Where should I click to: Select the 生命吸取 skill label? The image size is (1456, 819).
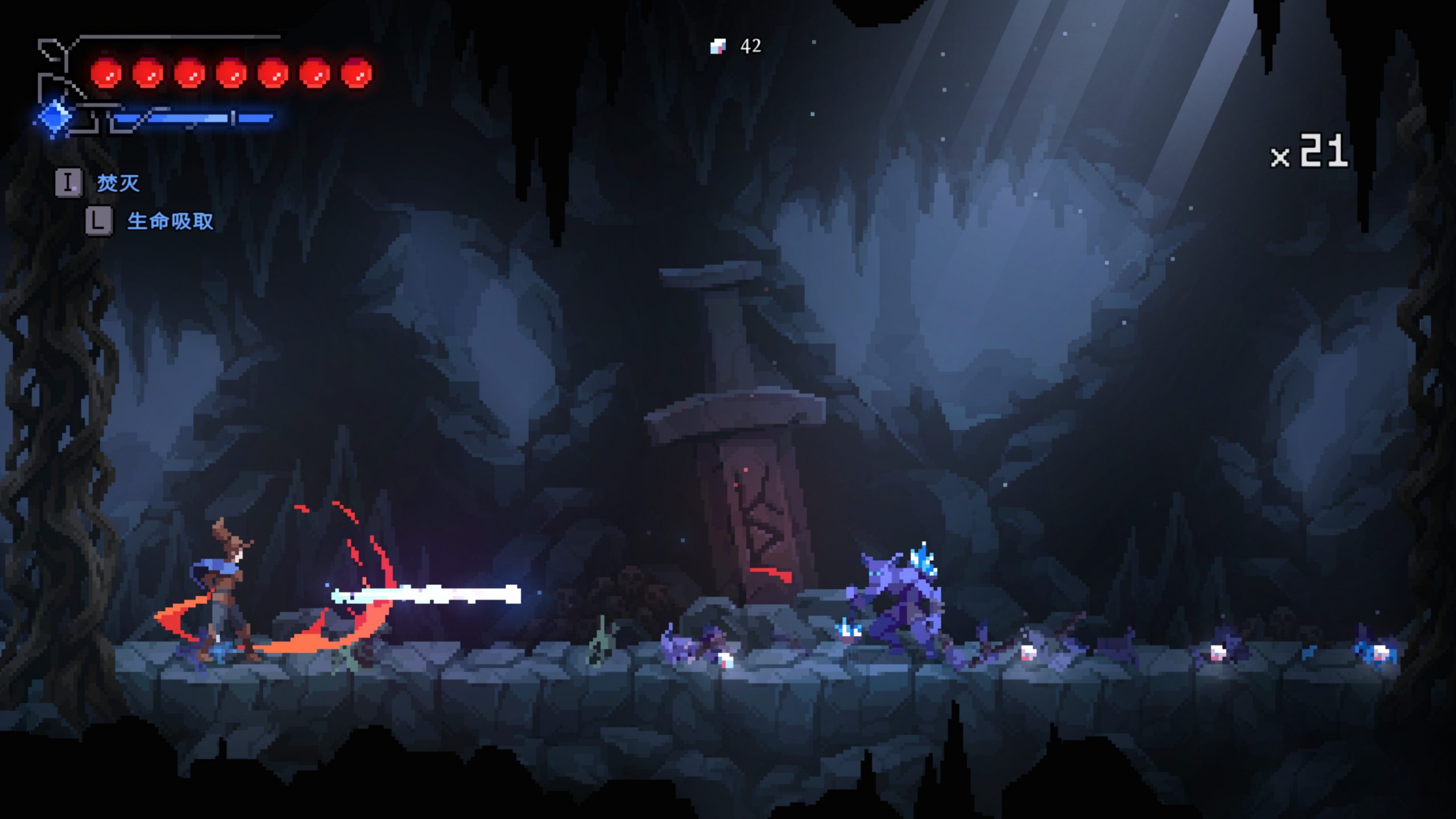(x=170, y=221)
